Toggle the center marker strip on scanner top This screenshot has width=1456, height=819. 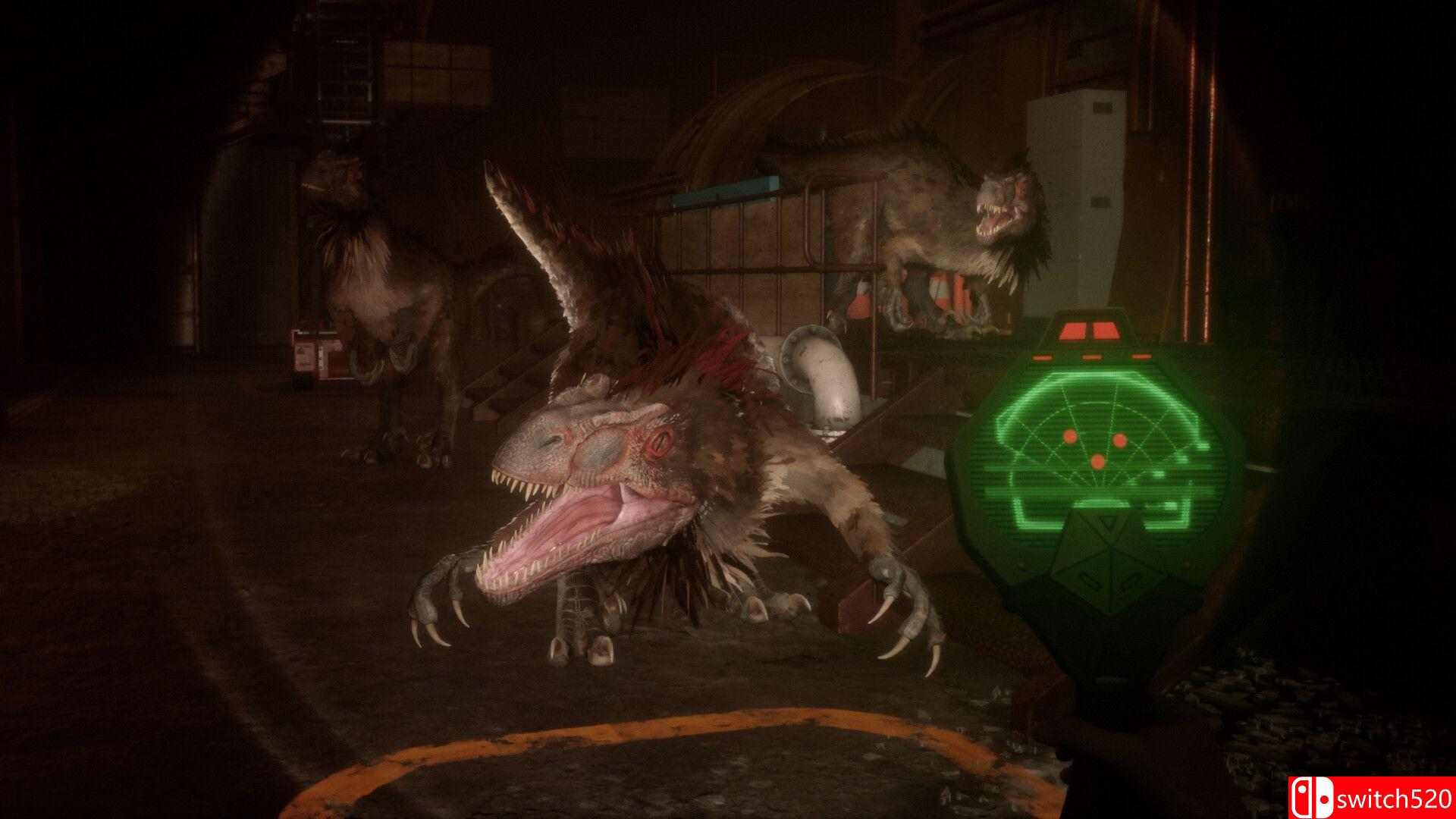1091,356
